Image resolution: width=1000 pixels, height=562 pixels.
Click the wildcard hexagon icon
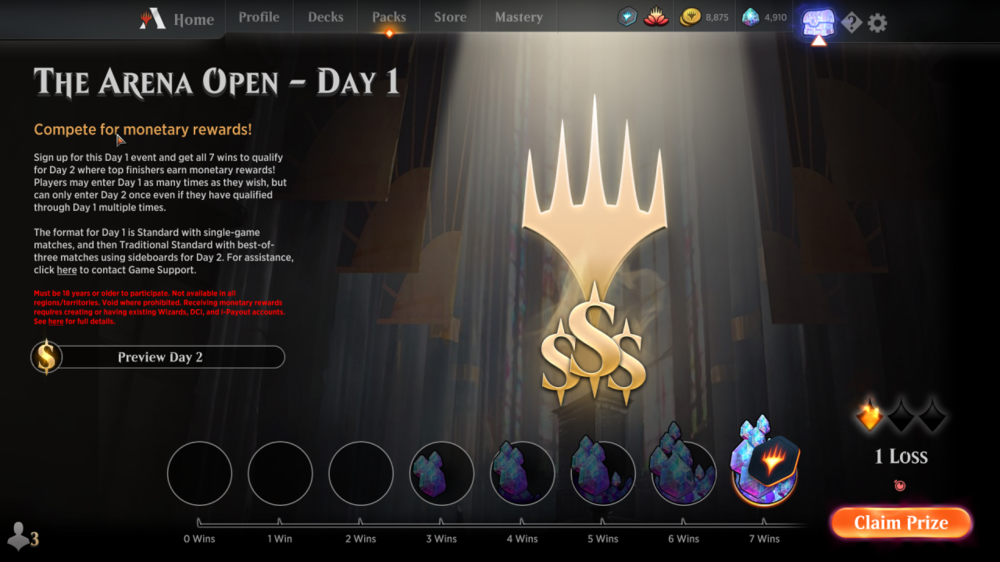pos(627,17)
